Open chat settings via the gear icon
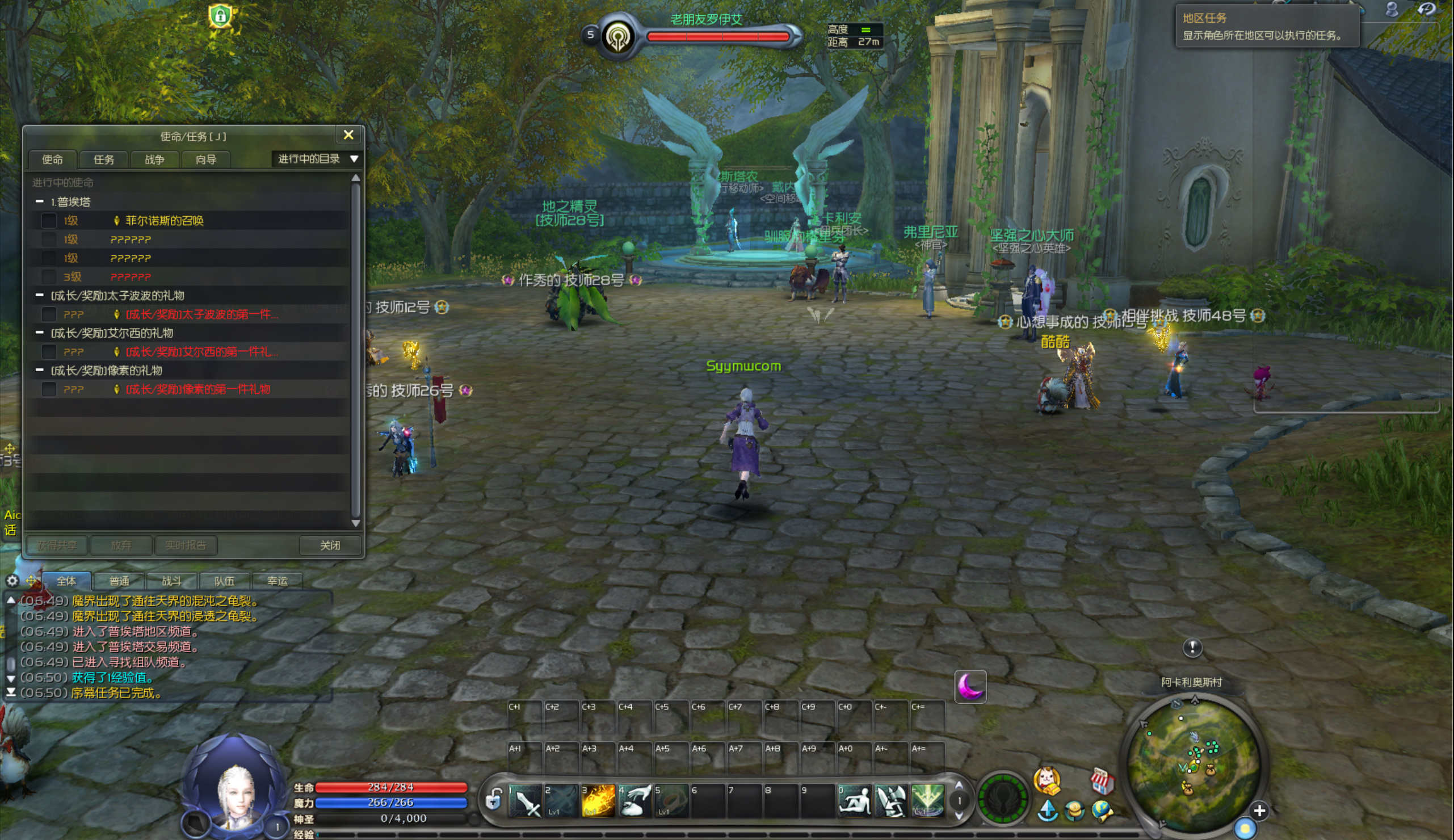 pos(12,581)
